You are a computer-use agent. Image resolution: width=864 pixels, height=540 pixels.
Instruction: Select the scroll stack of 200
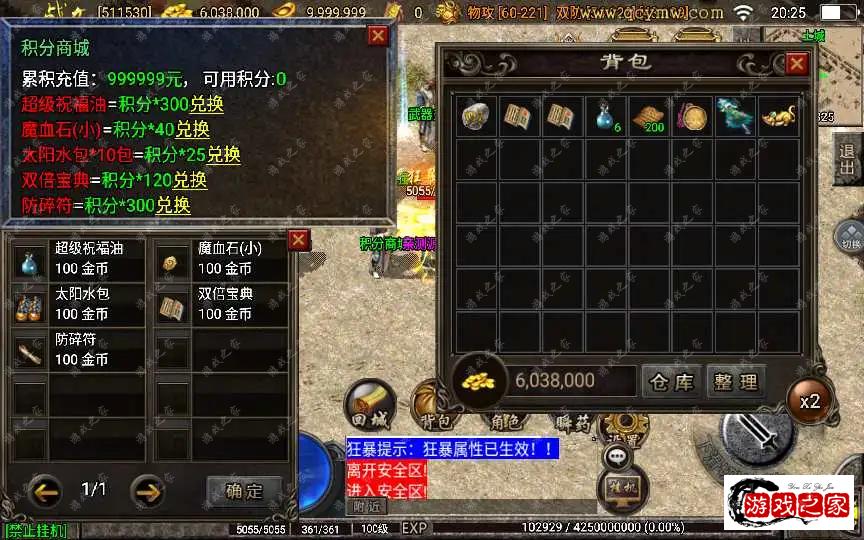pyautogui.click(x=647, y=115)
